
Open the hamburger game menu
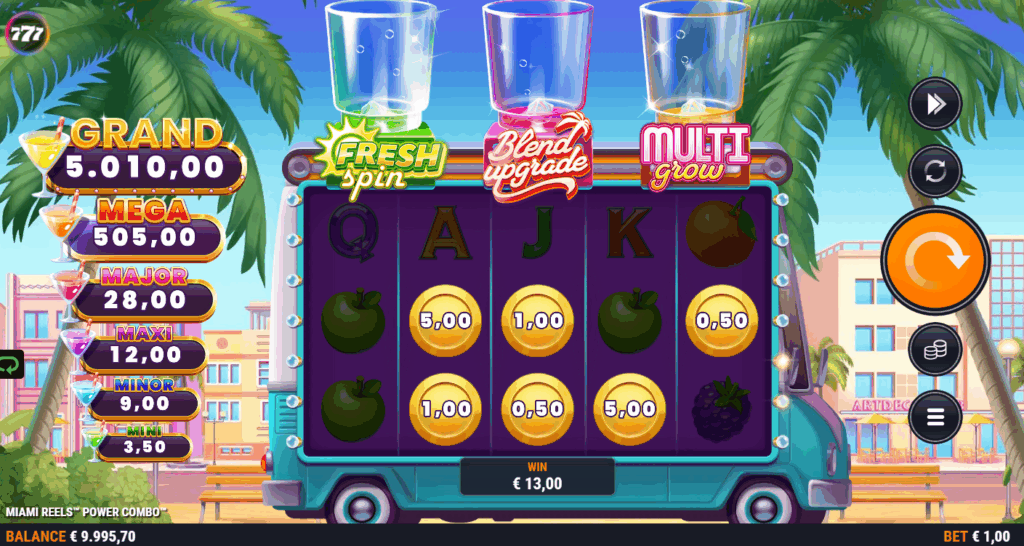pos(935,416)
